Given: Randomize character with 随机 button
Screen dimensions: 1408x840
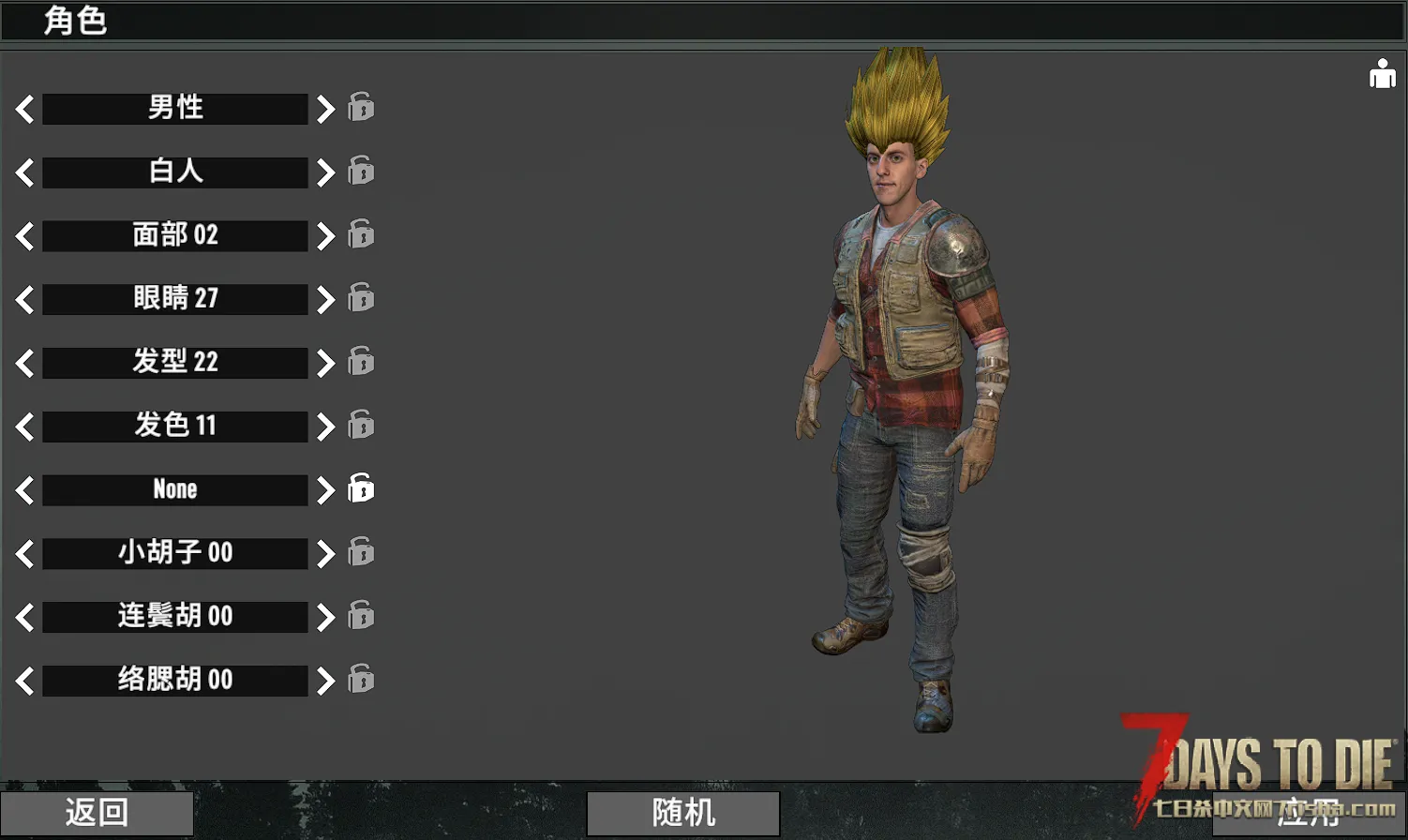Looking at the screenshot, I should pos(683,812).
